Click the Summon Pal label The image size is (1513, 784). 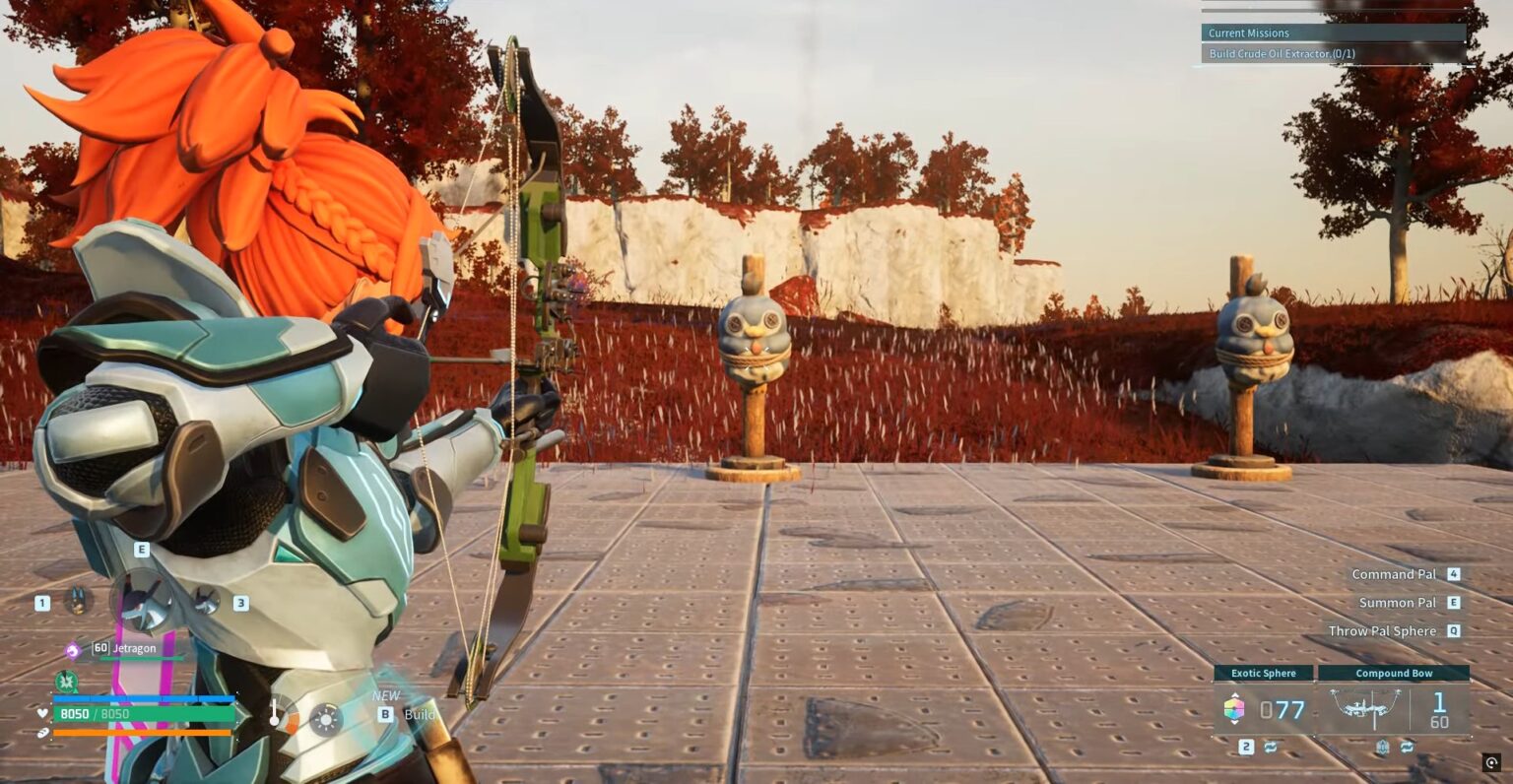(x=1397, y=603)
